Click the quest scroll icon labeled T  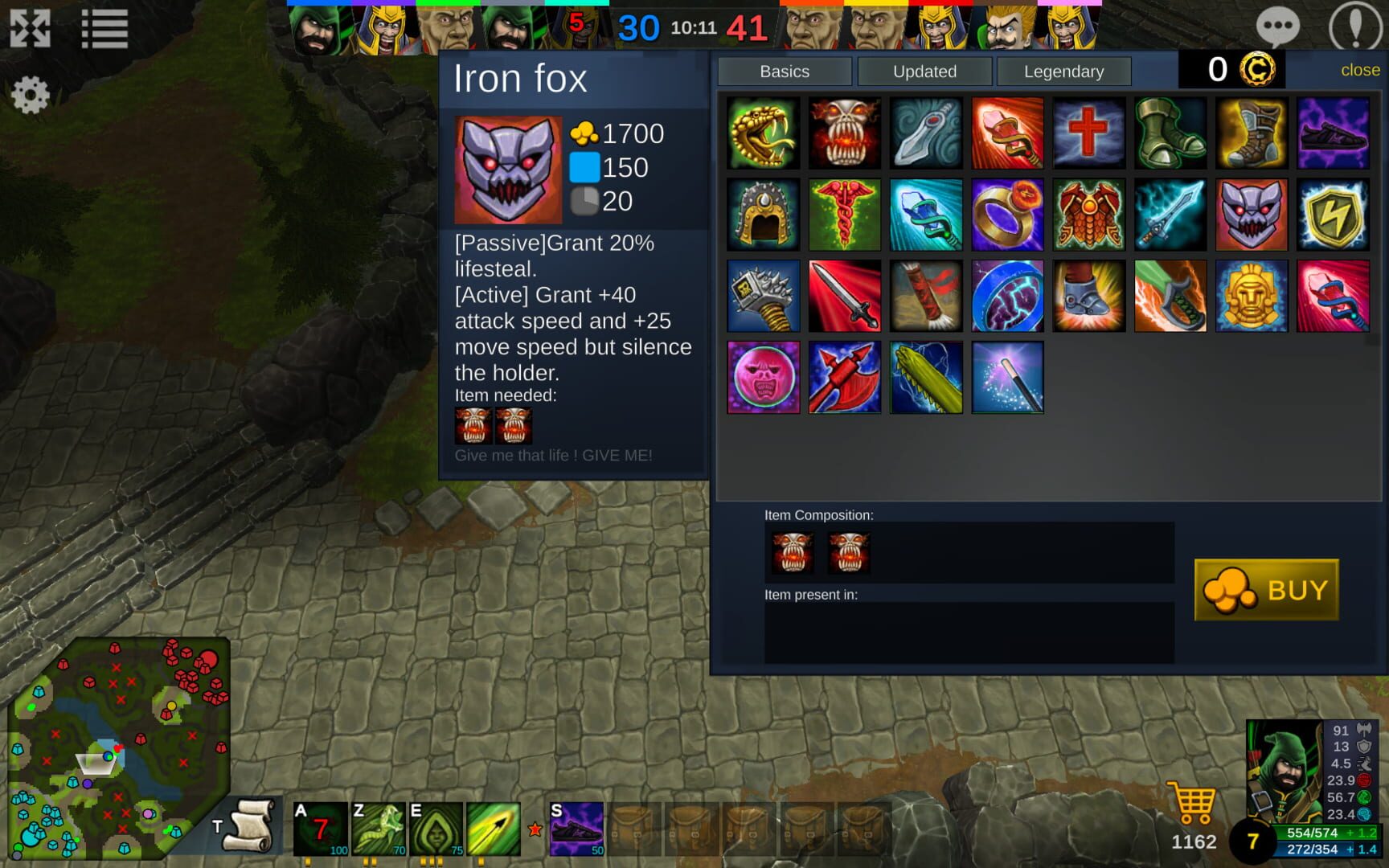point(250,826)
